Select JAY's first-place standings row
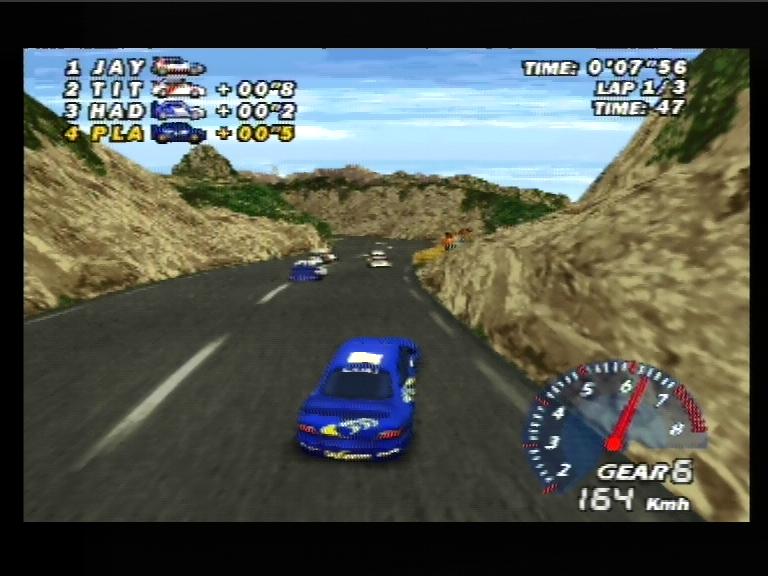The width and height of the screenshot is (768, 576). point(134,68)
